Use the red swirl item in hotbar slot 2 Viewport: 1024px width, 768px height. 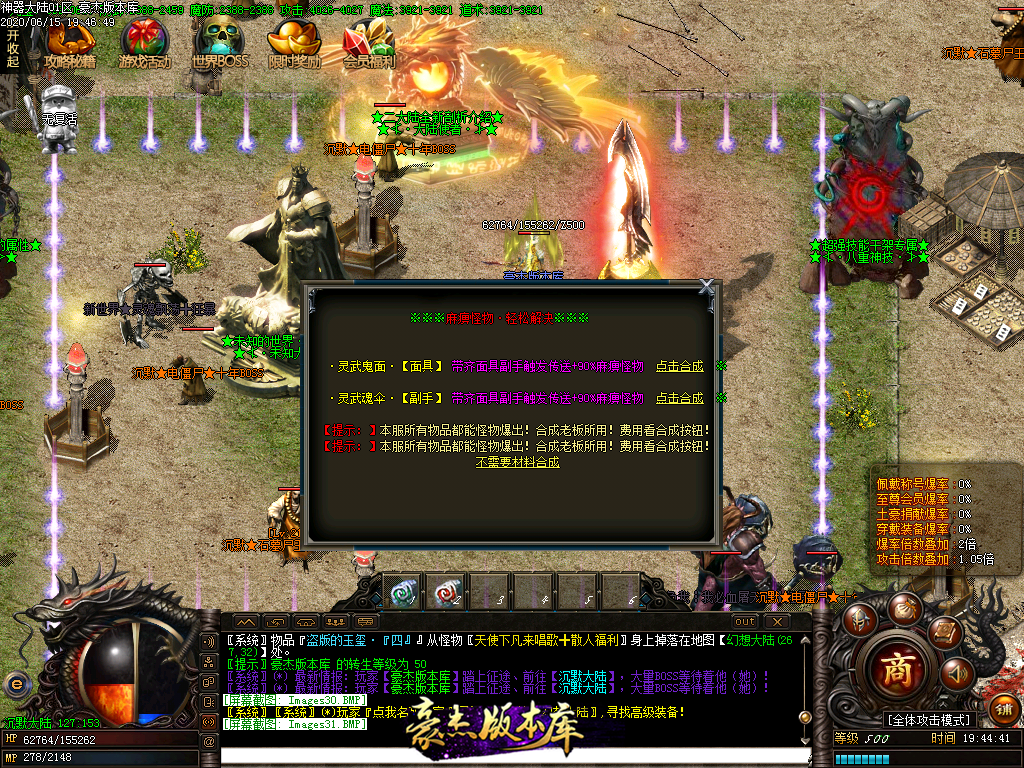[446, 591]
